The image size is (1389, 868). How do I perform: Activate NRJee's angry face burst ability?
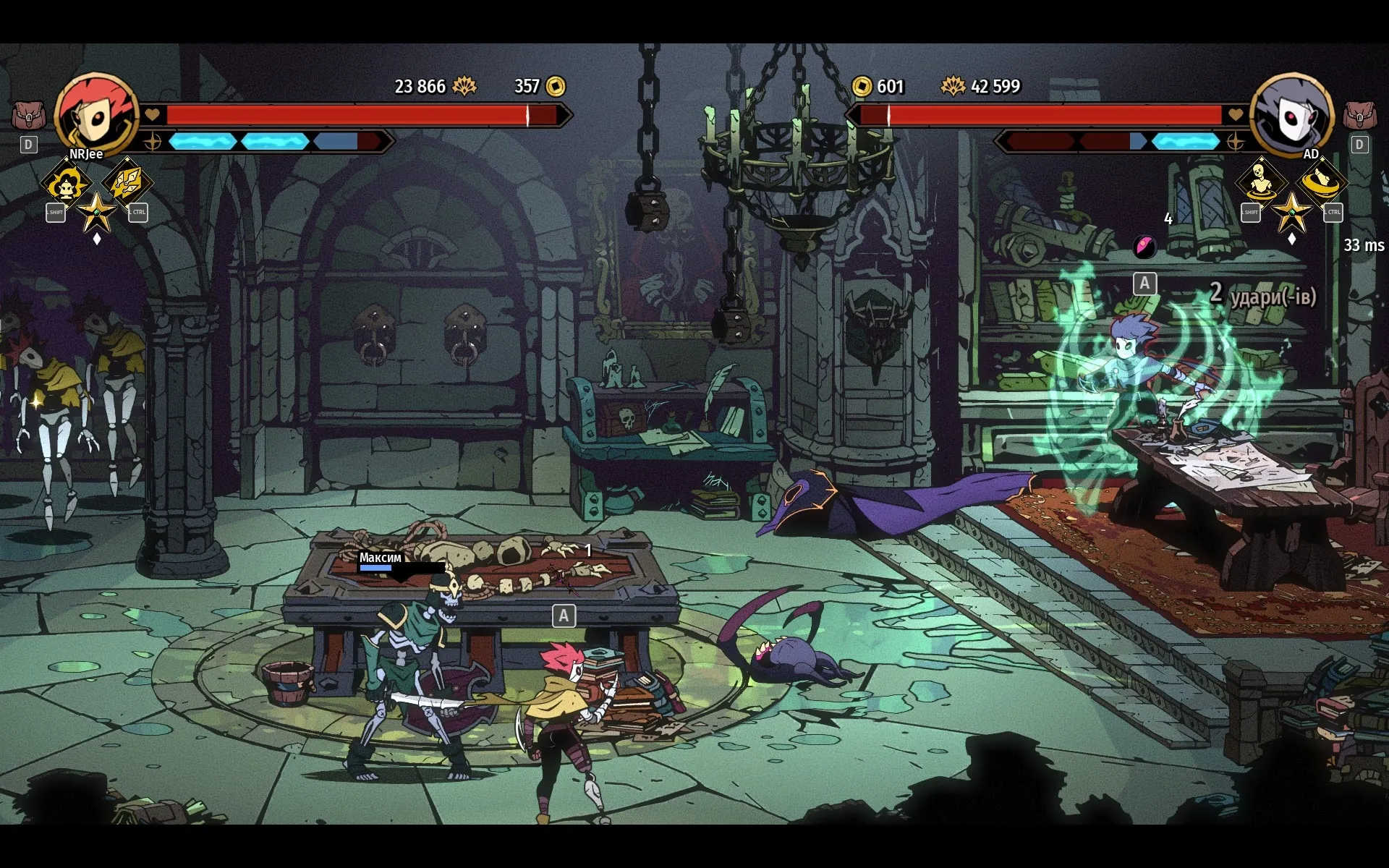(x=67, y=183)
